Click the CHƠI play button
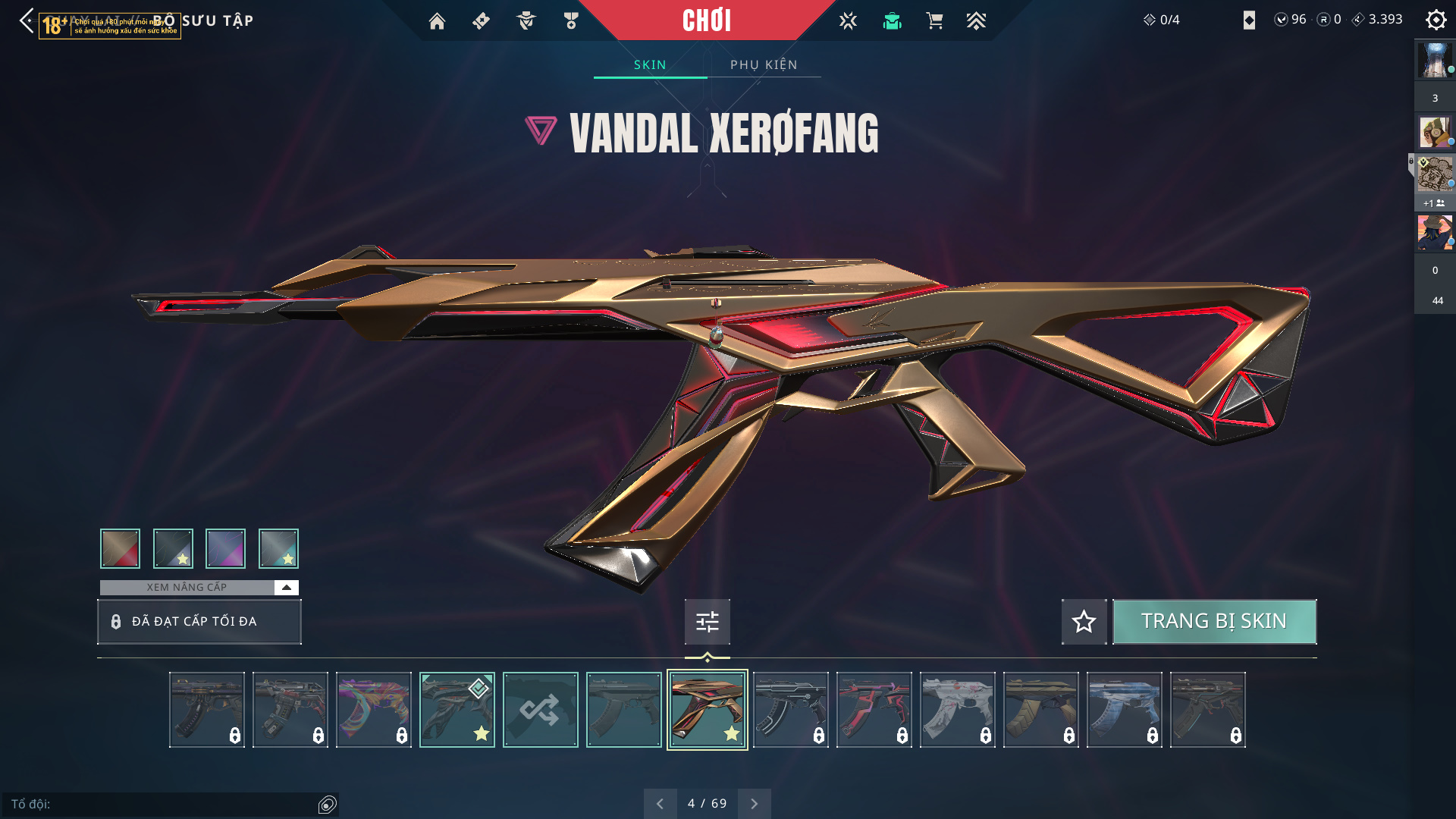Viewport: 1456px width, 819px height. tap(706, 20)
